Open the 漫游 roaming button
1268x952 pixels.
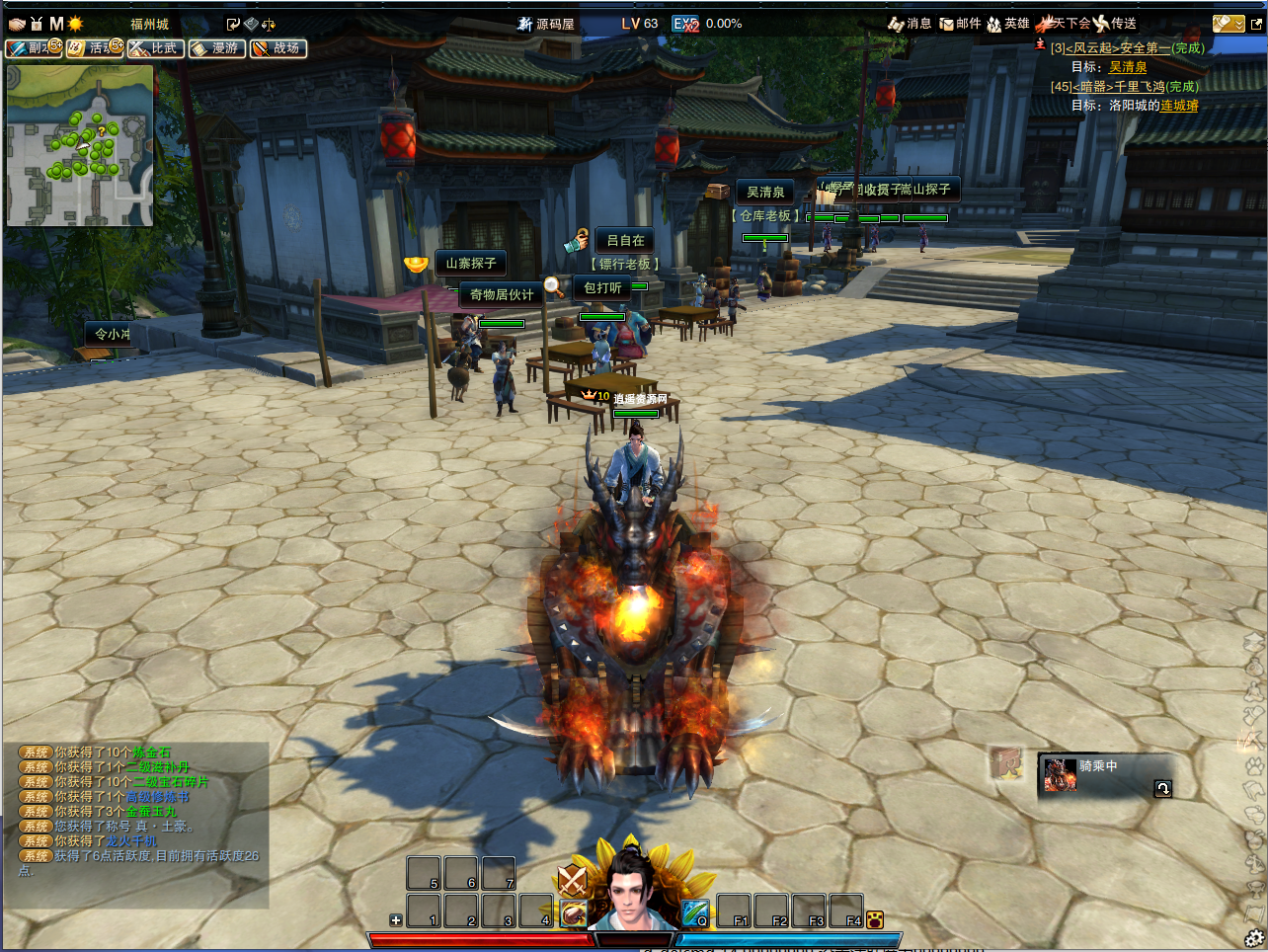click(217, 48)
